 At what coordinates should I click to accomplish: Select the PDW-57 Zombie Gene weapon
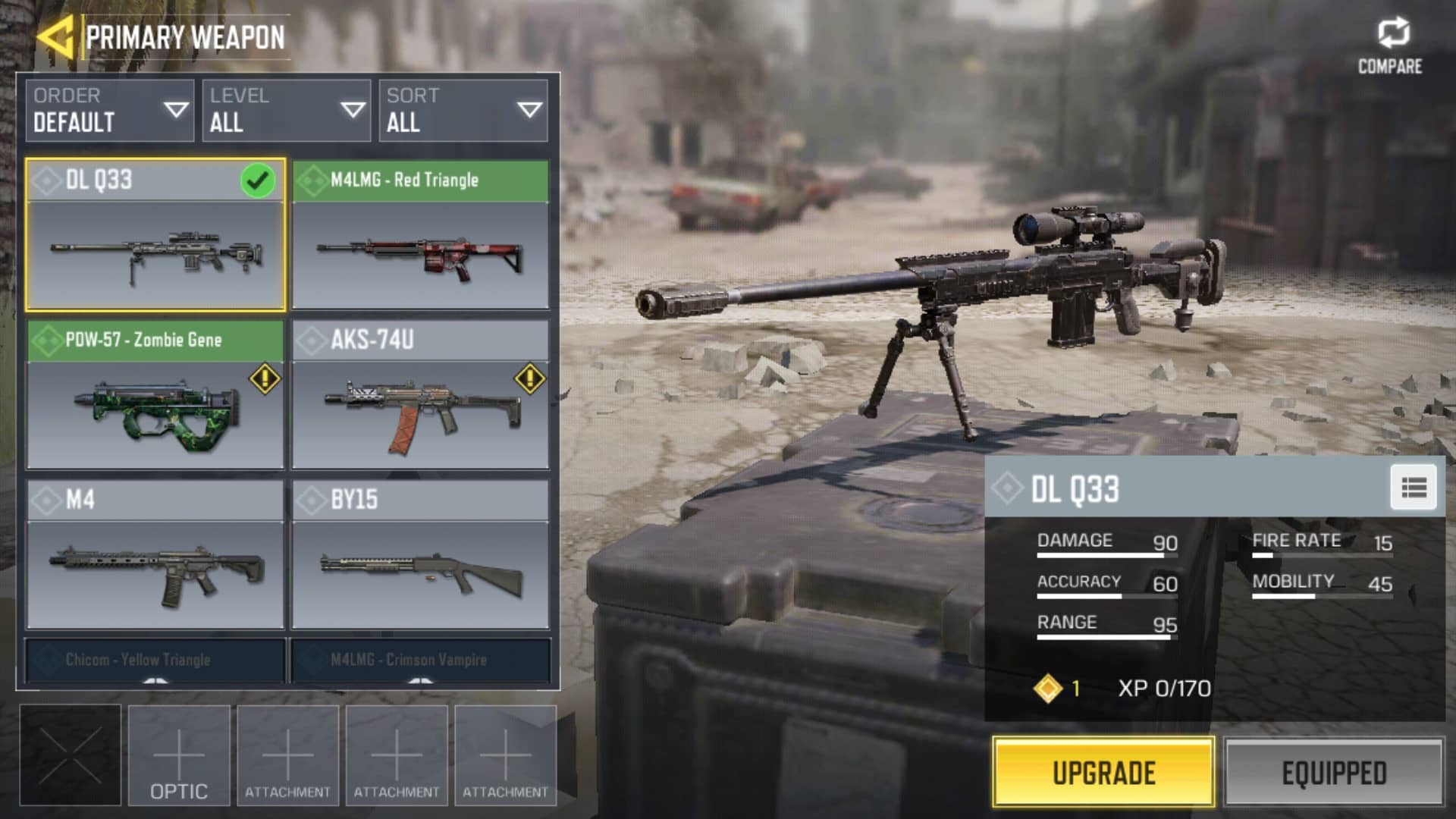pyautogui.click(x=155, y=395)
